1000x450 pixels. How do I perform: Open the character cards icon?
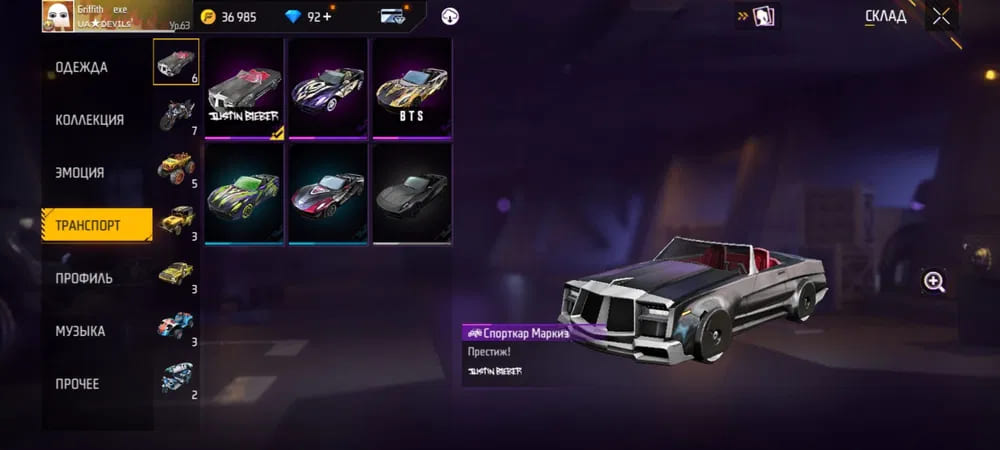pyautogui.click(x=759, y=16)
